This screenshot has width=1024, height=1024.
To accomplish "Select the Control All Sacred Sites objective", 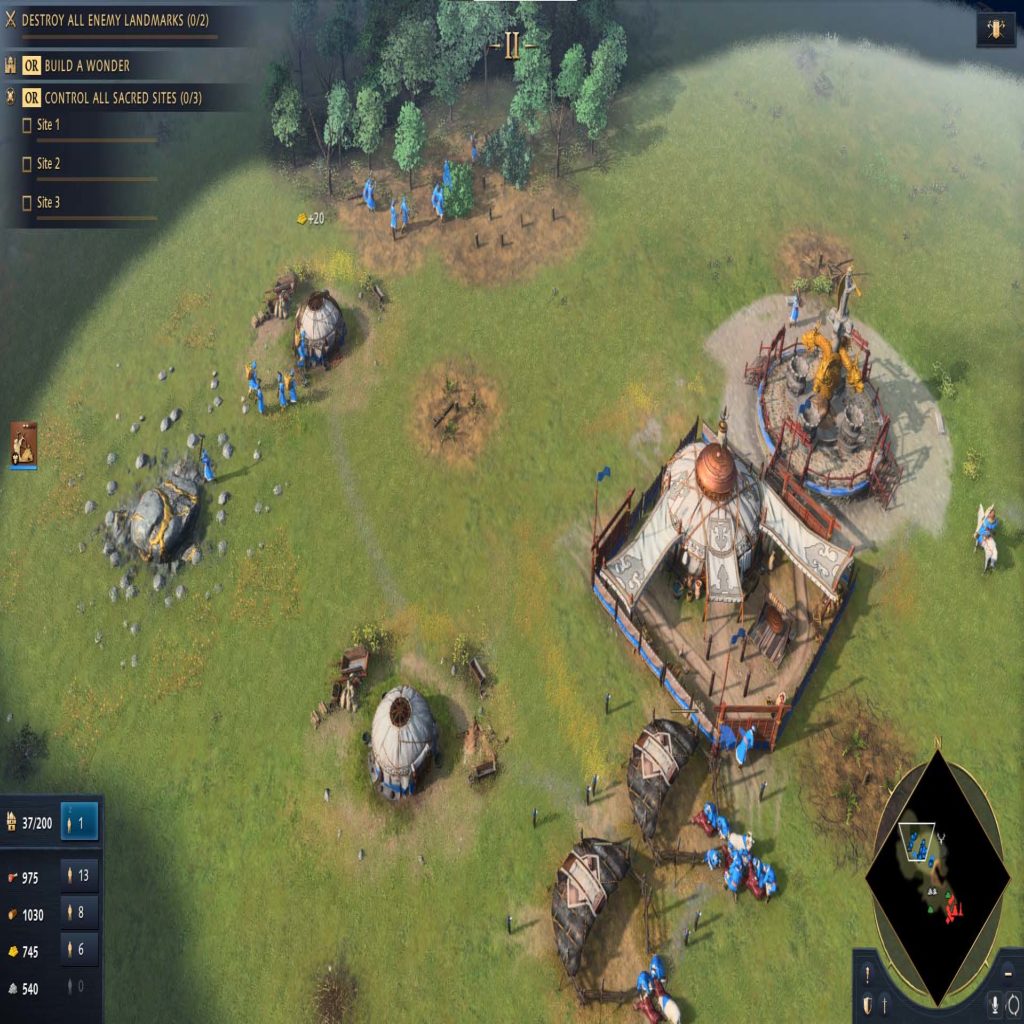I will tap(122, 98).
